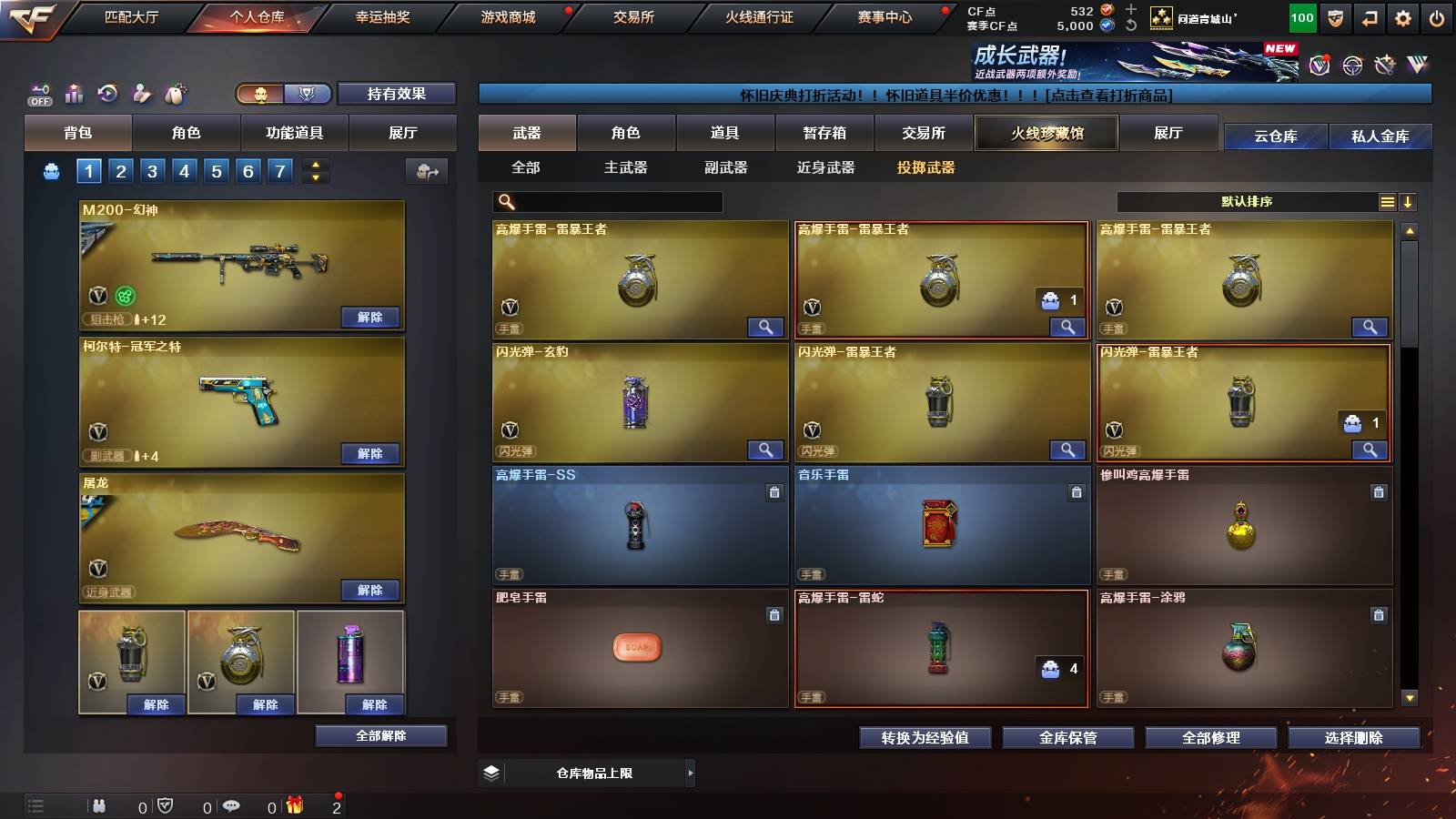Viewport: 1456px width, 819px height.
Task: Click the return arrow icon beside the gear
Action: (1370, 16)
